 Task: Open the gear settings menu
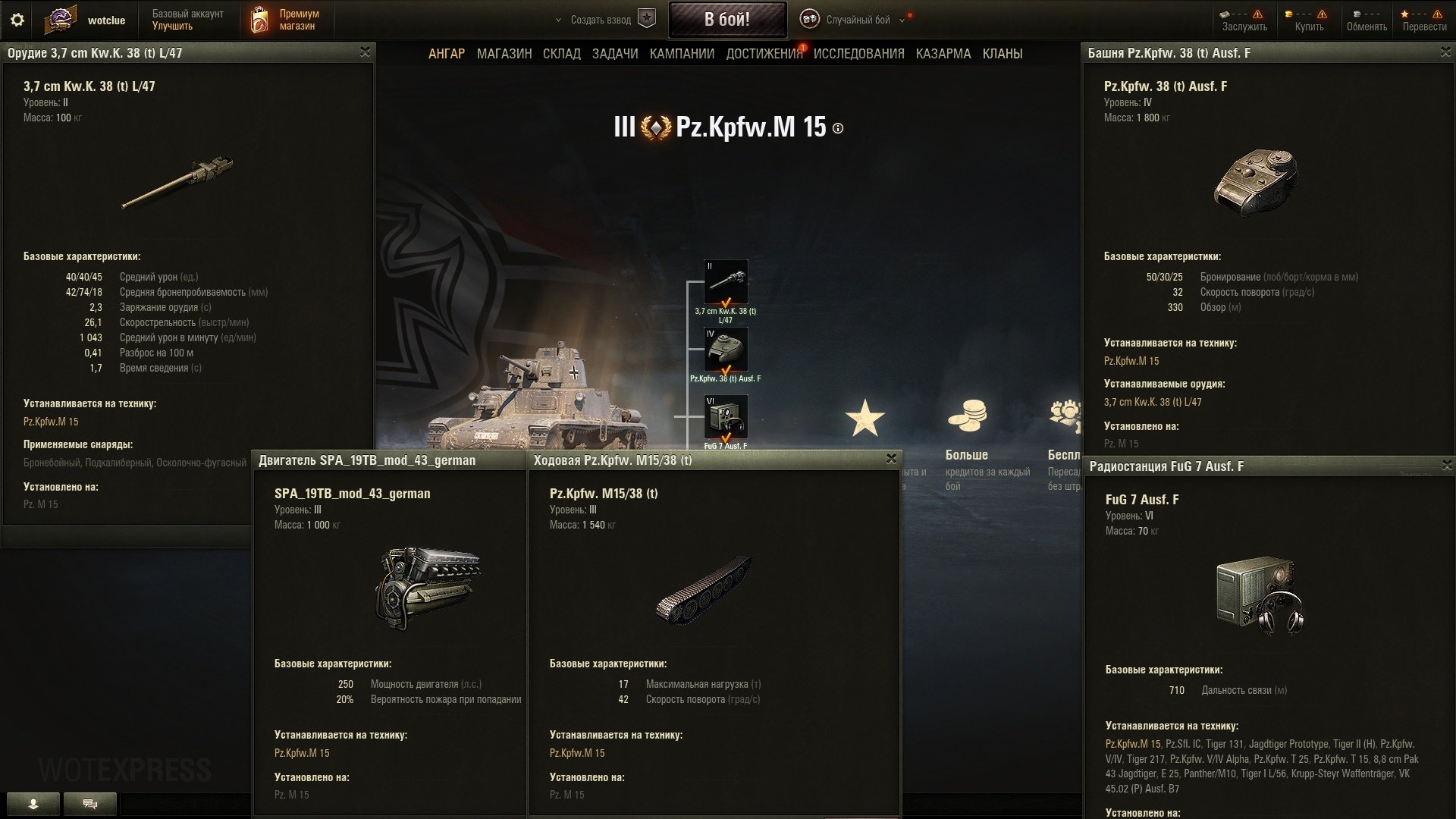click(17, 20)
